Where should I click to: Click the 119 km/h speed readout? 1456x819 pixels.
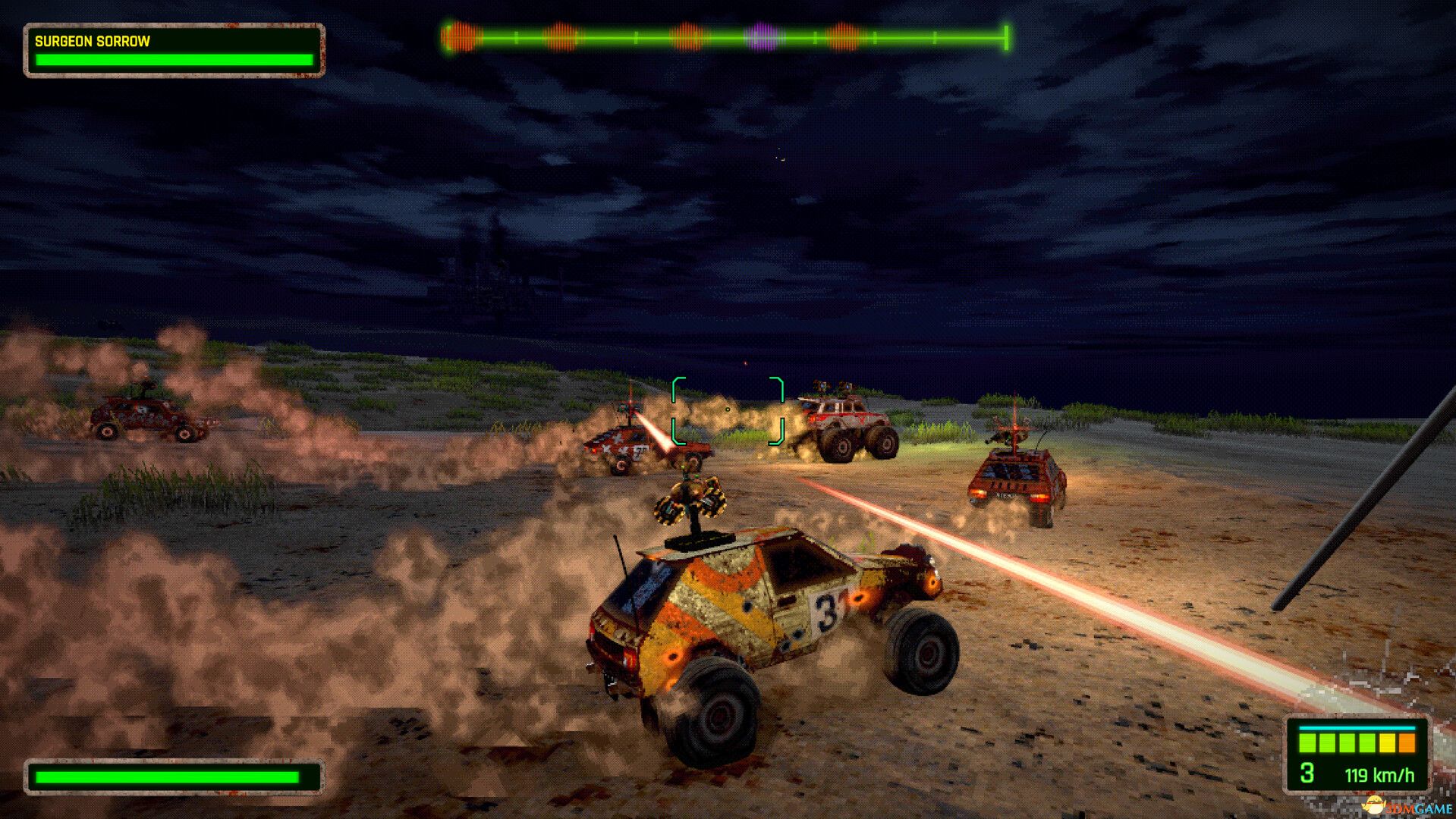click(1381, 774)
